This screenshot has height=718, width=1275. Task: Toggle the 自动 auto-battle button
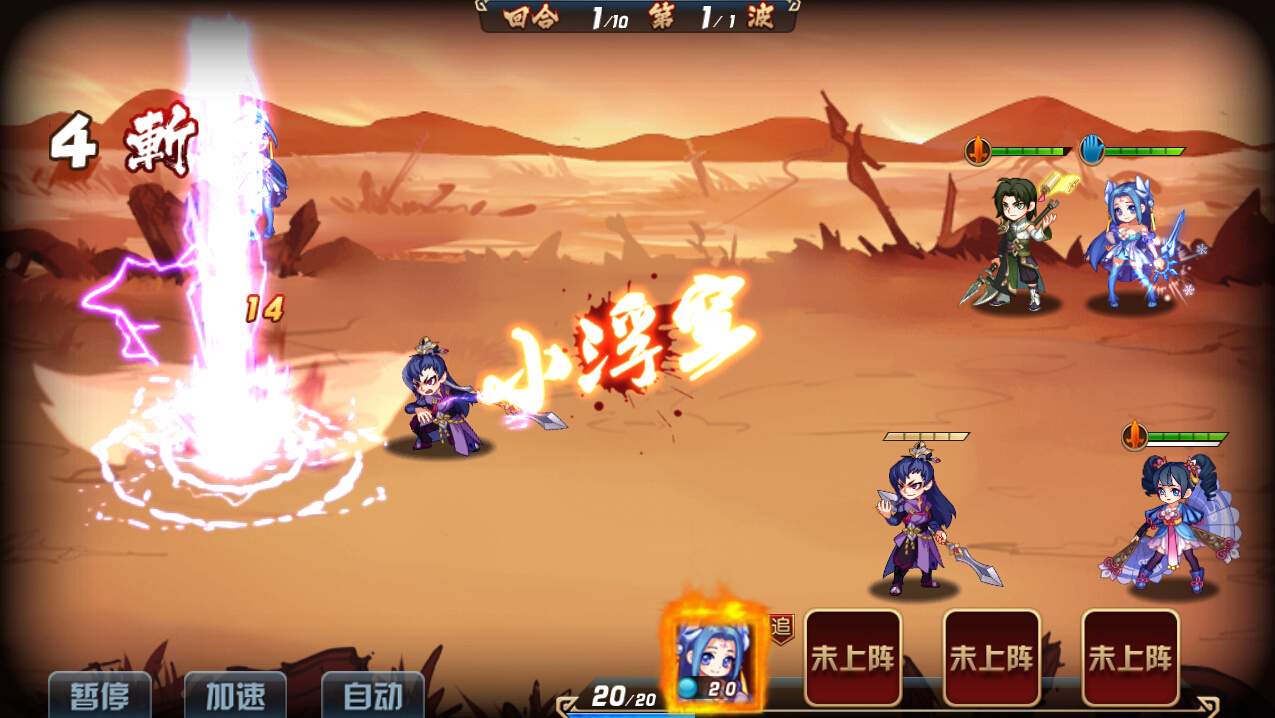coord(373,696)
